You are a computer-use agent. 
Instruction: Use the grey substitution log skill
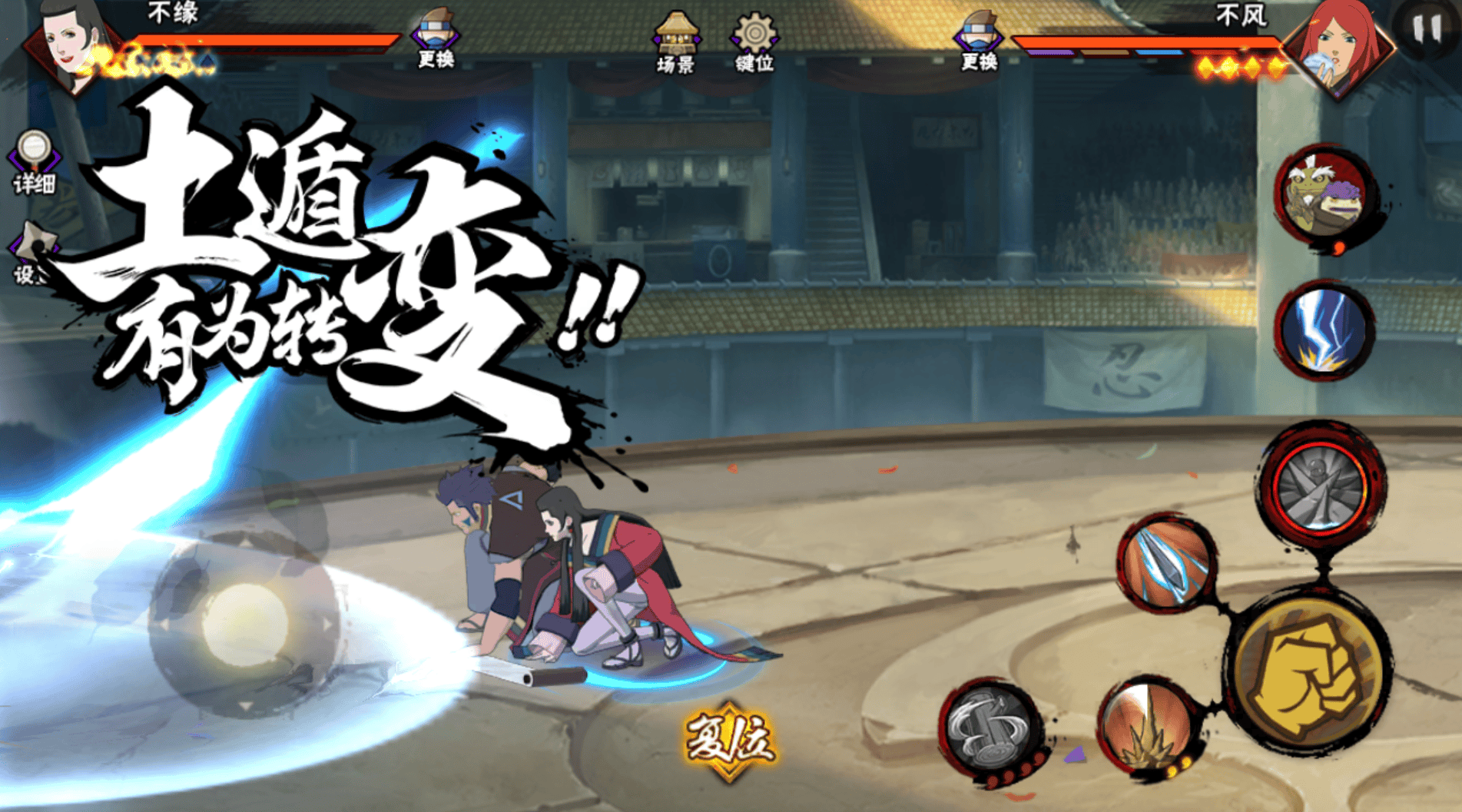(x=989, y=730)
